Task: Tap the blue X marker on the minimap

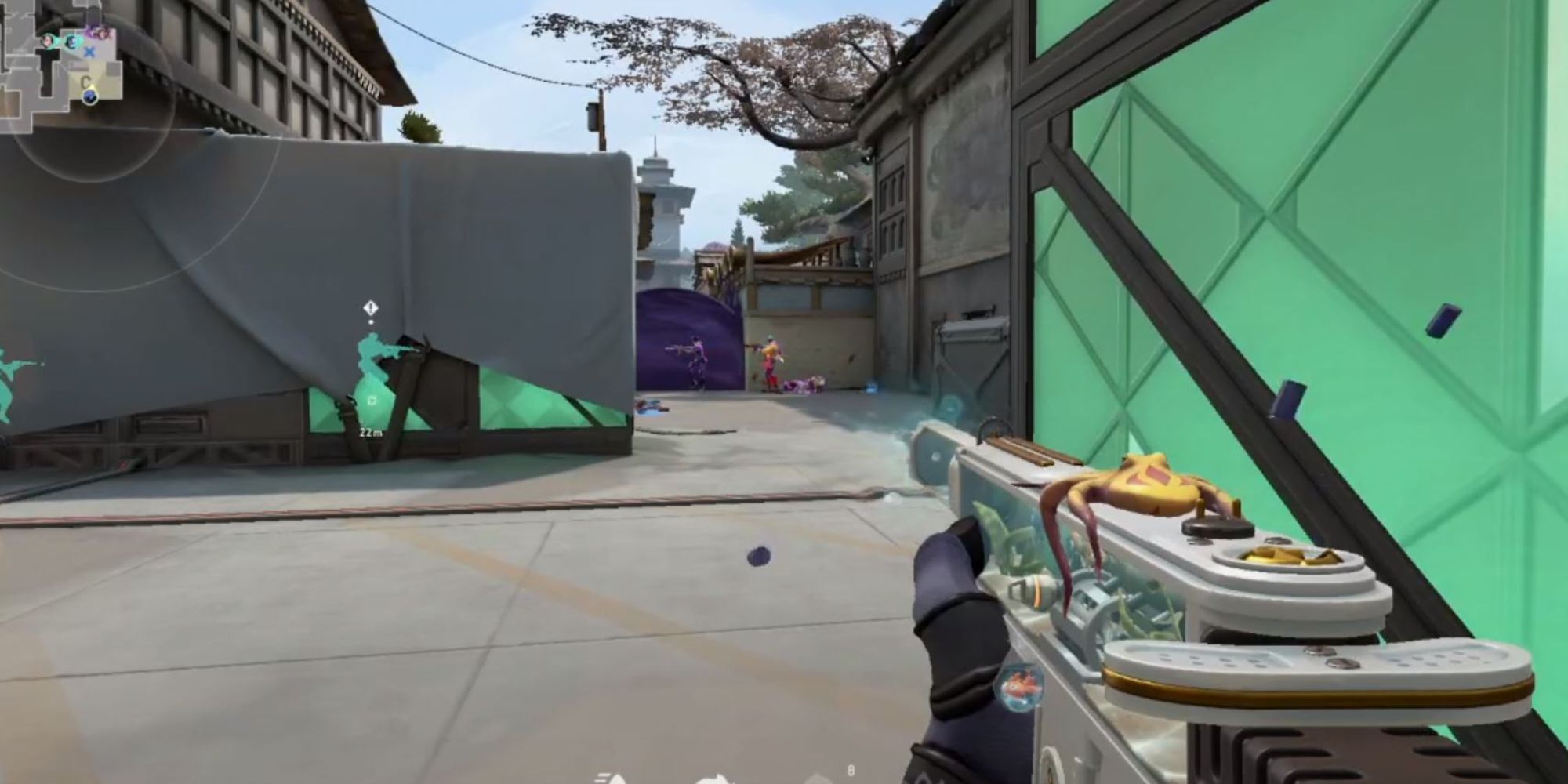Action: [89, 53]
